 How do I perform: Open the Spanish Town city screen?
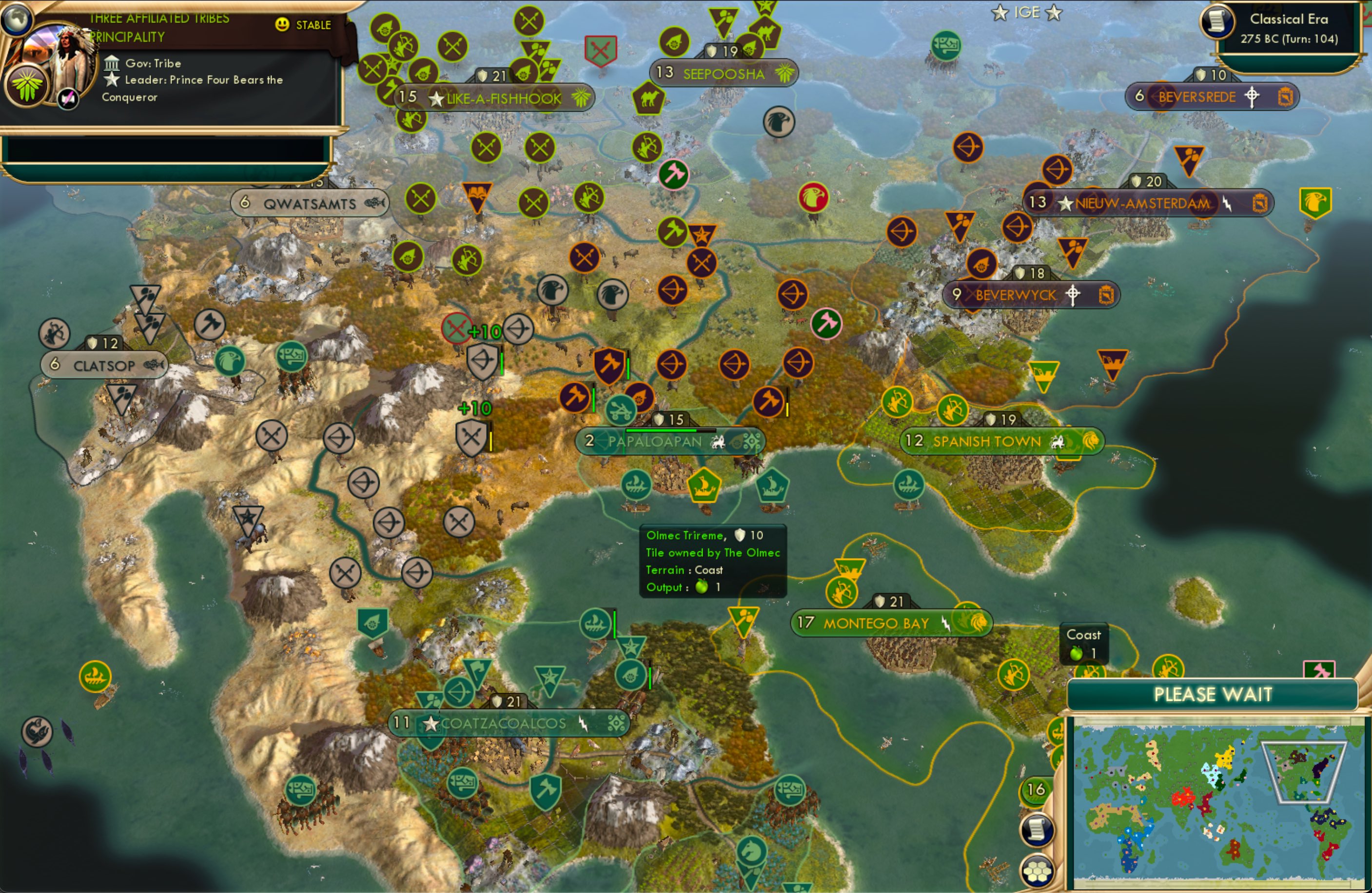click(x=986, y=442)
